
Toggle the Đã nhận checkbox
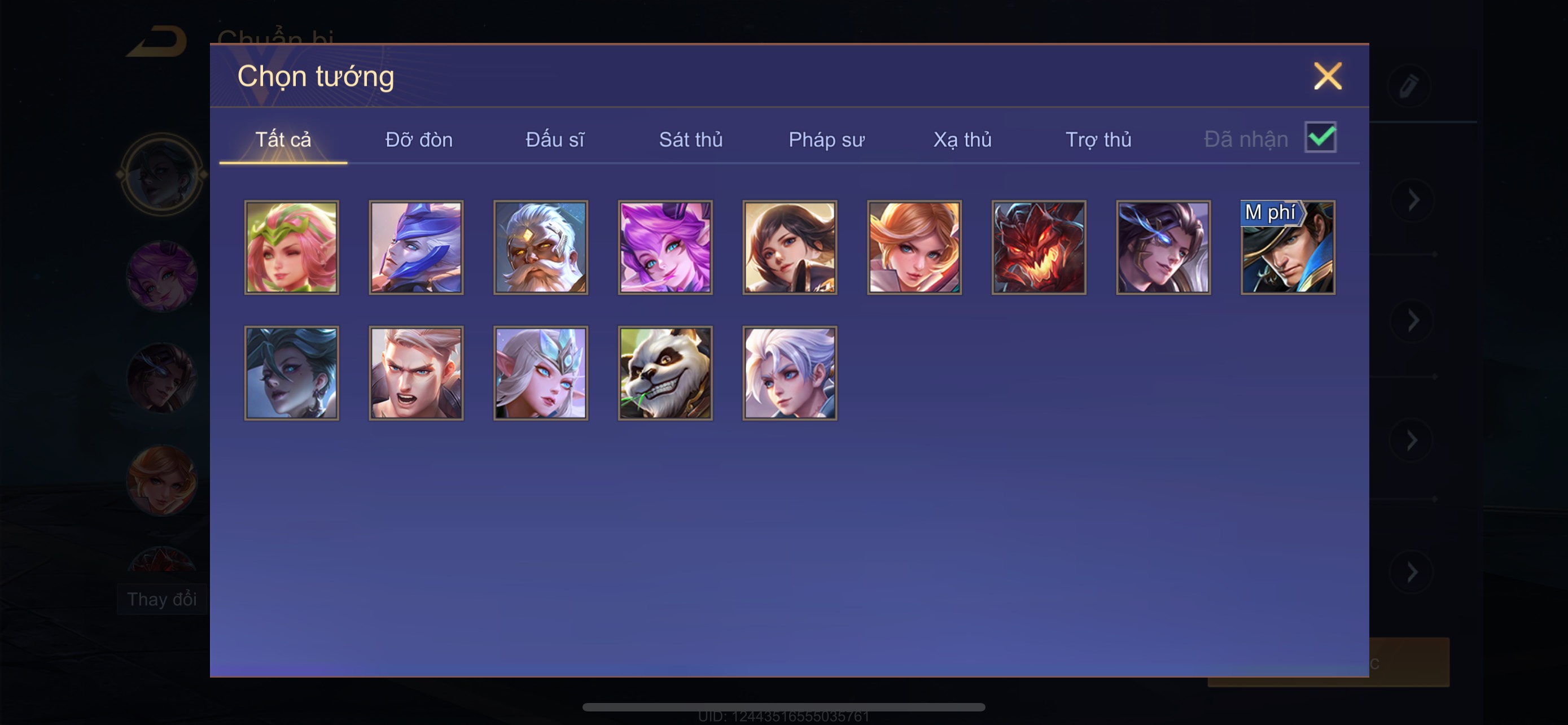point(1320,137)
